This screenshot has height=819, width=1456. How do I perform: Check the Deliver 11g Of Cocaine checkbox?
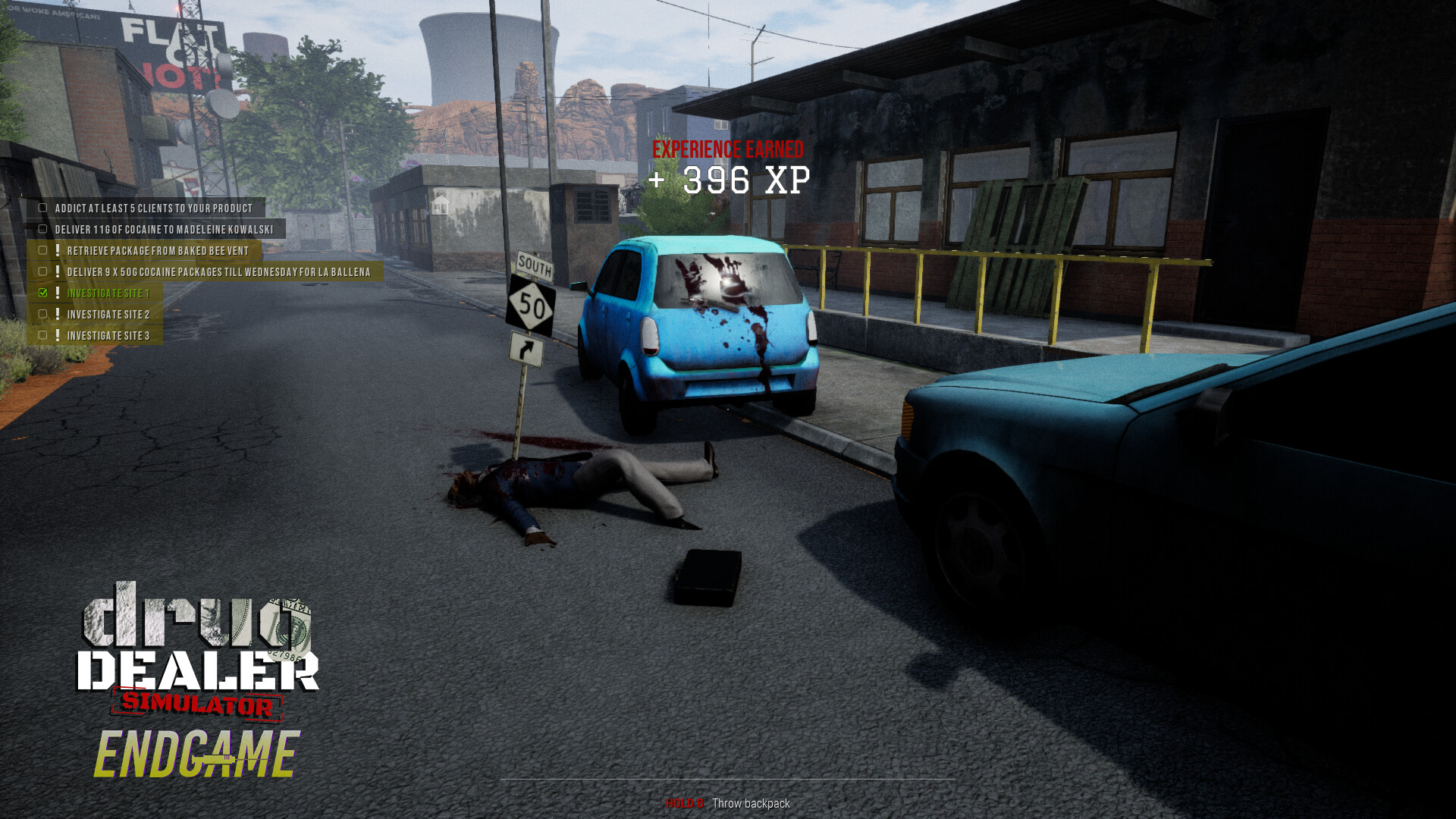(42, 229)
